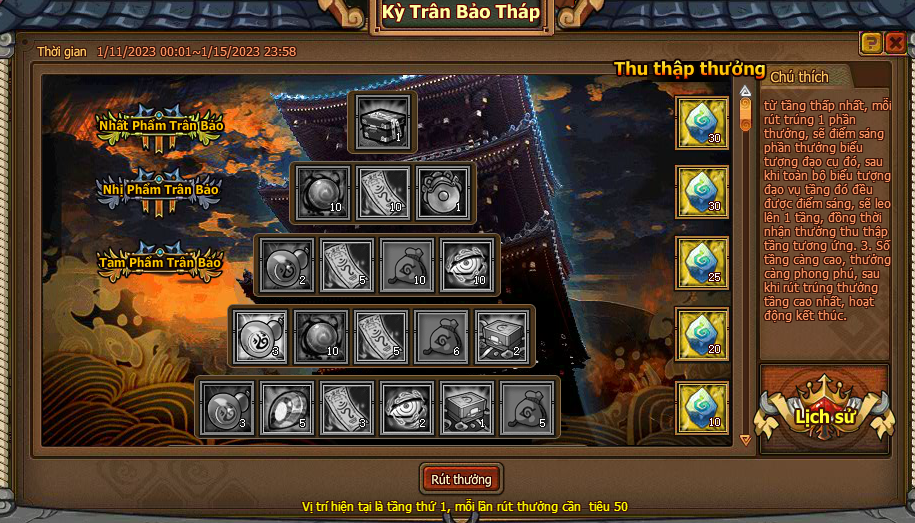This screenshot has height=523, width=915.
Task: Choose the ticket item with quantity 10
Action: [384, 193]
